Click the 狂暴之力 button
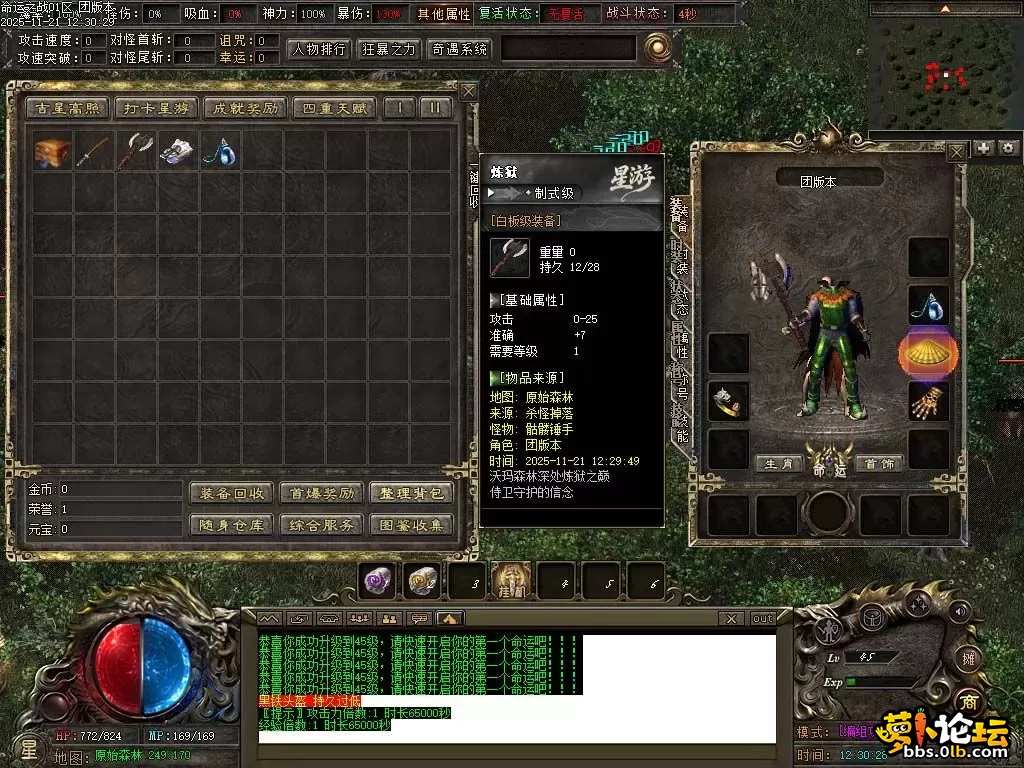Viewport: 1024px width, 768px height. [x=389, y=49]
